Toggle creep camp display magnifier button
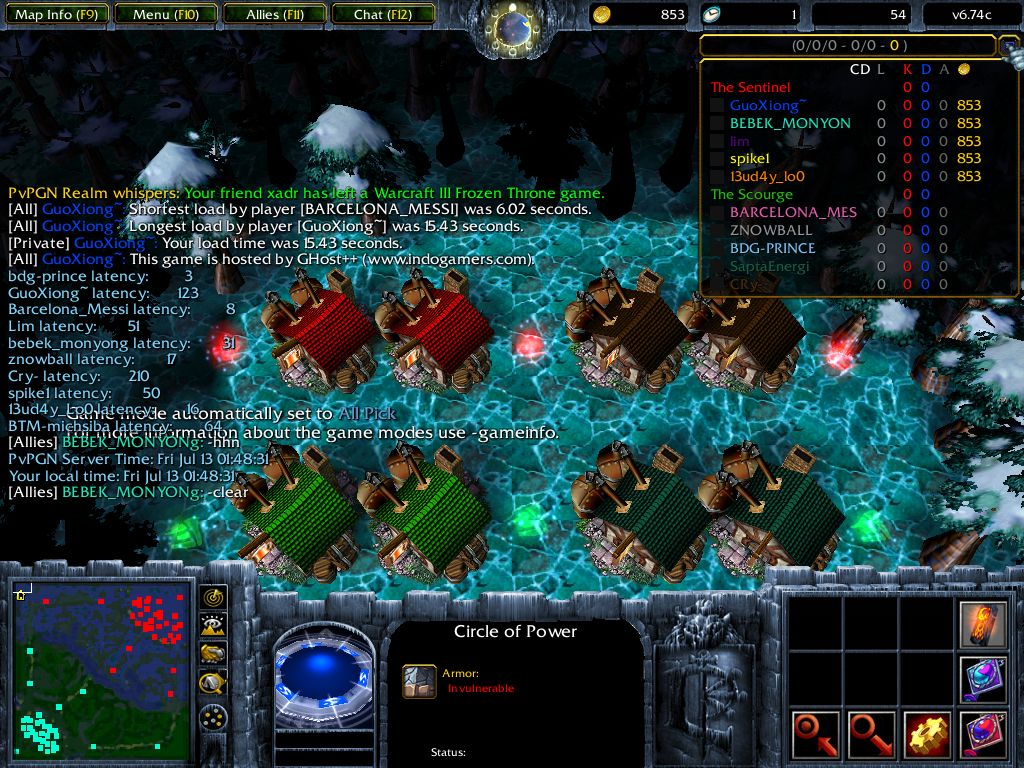The image size is (1024, 768). pos(213,684)
